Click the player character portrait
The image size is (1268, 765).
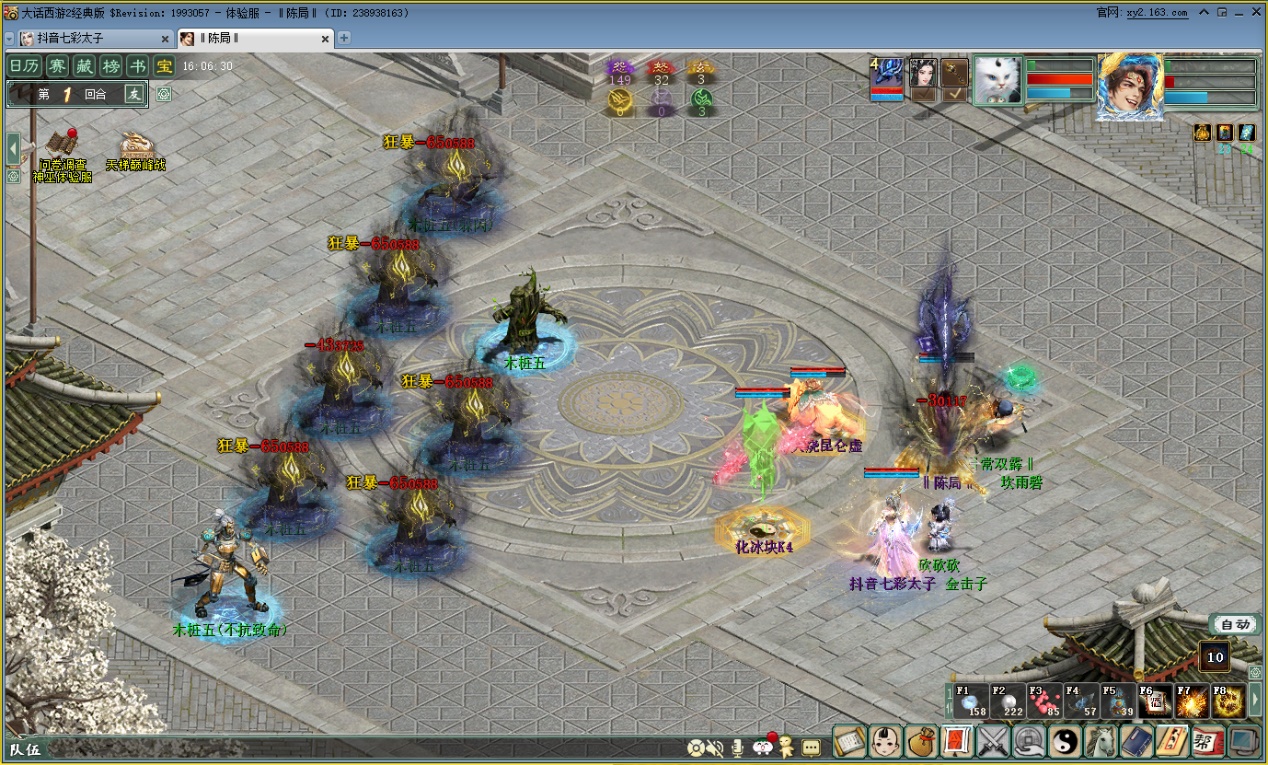pos(1130,86)
